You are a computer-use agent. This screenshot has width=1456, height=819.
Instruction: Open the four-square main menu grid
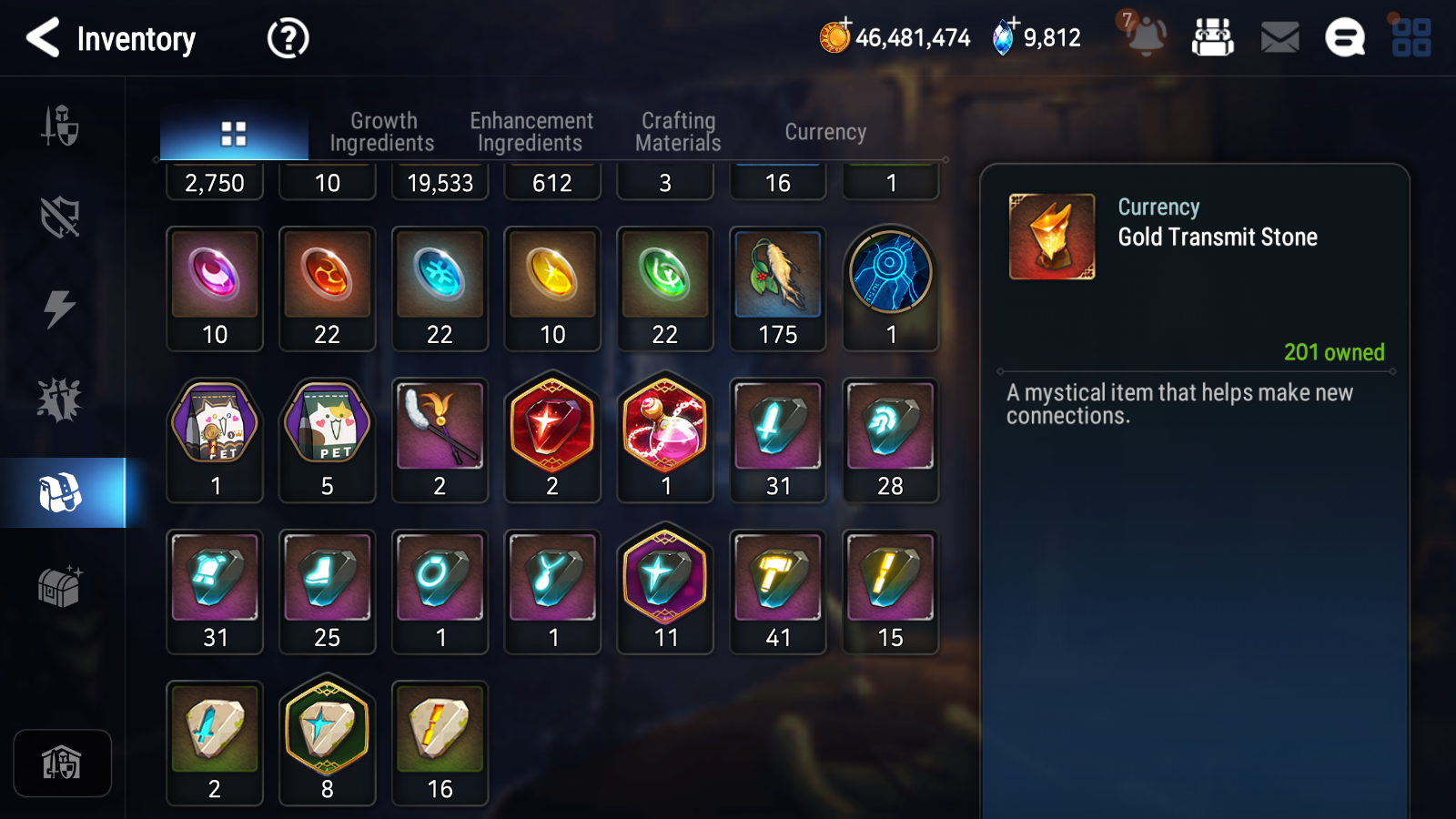(1410, 38)
